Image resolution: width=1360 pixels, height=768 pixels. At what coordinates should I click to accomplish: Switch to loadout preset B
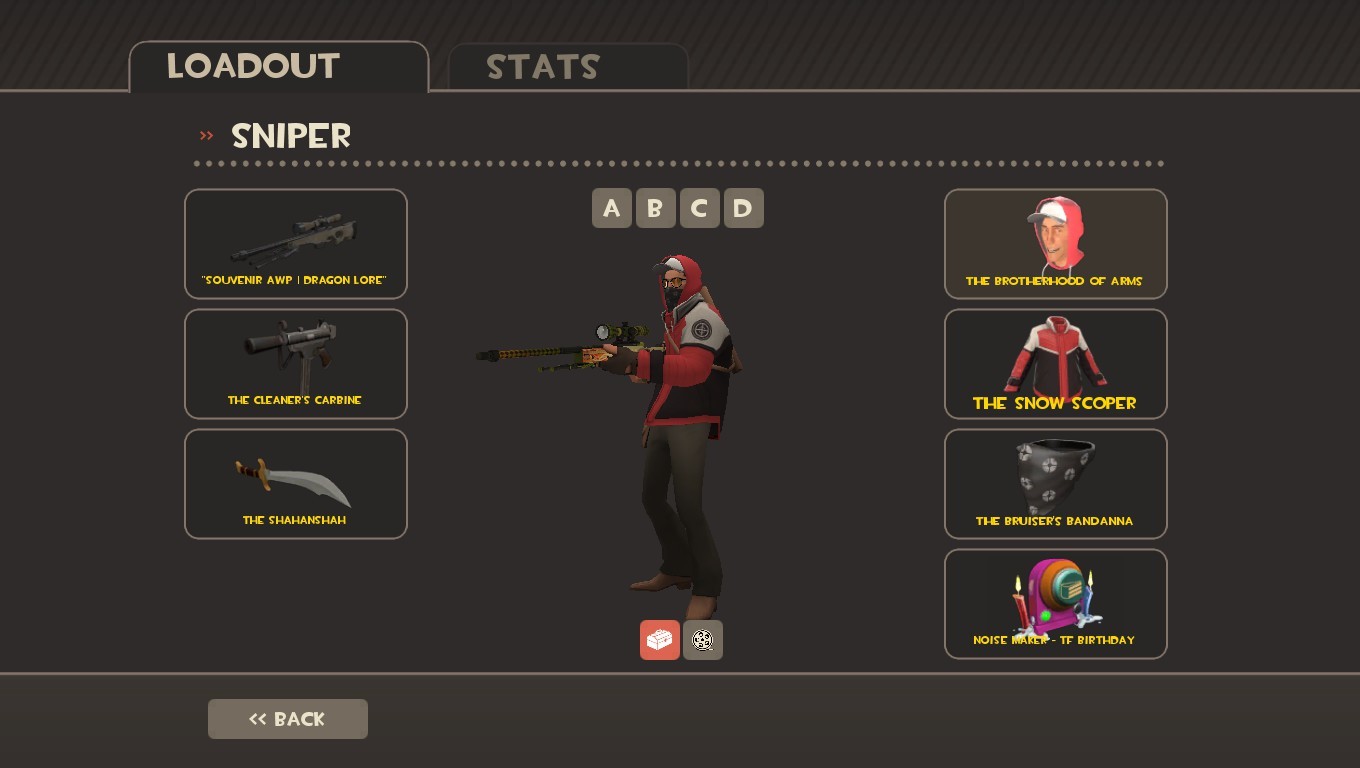pos(655,208)
